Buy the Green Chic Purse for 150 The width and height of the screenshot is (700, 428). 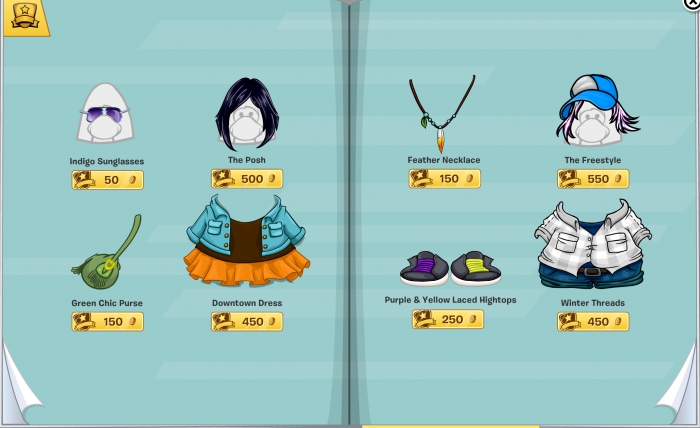[x=107, y=322]
